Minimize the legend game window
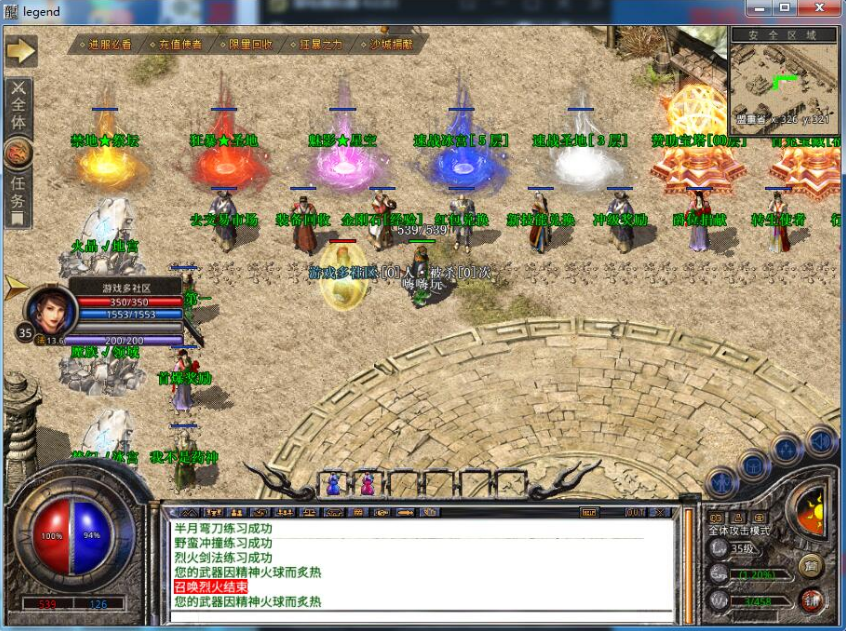846x631 pixels. point(760,9)
